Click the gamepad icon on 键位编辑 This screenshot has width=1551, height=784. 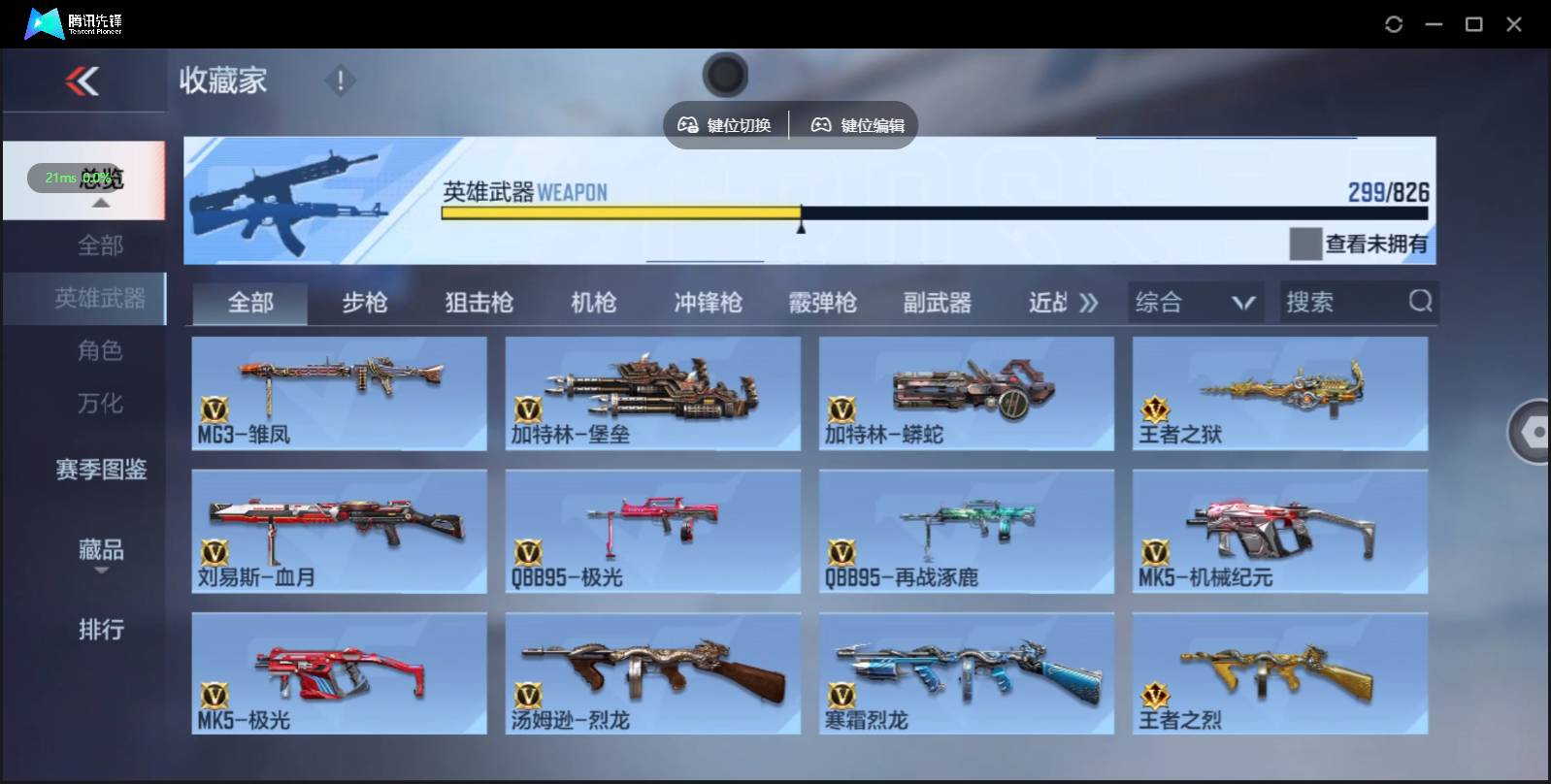click(821, 124)
